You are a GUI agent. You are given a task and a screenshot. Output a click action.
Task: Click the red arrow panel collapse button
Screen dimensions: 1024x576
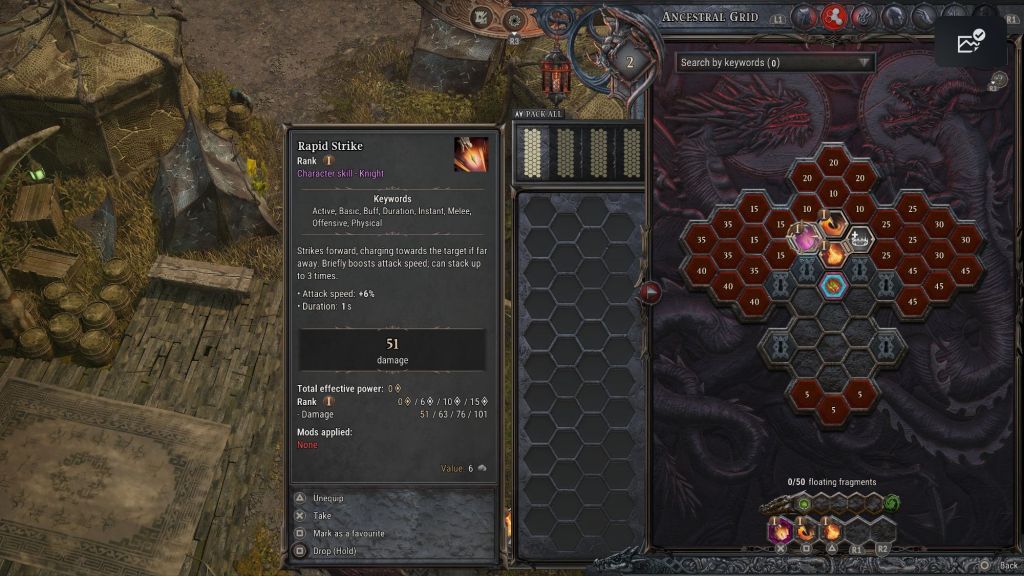coord(650,292)
